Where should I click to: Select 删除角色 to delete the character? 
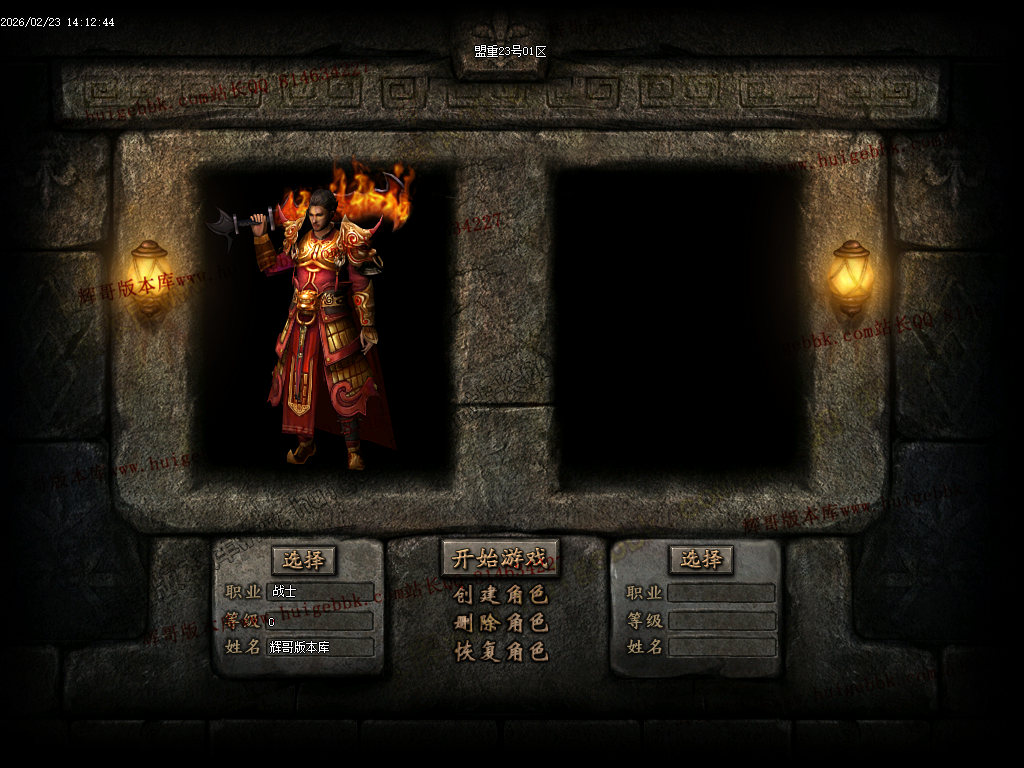[x=500, y=623]
